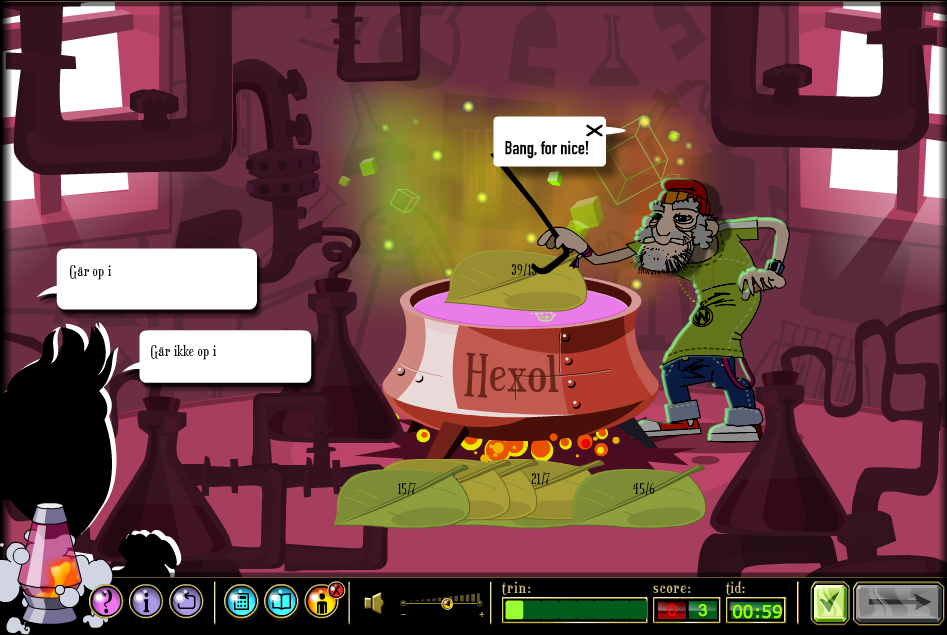
Task: Confirm with the green checkmark button
Action: [x=830, y=603]
